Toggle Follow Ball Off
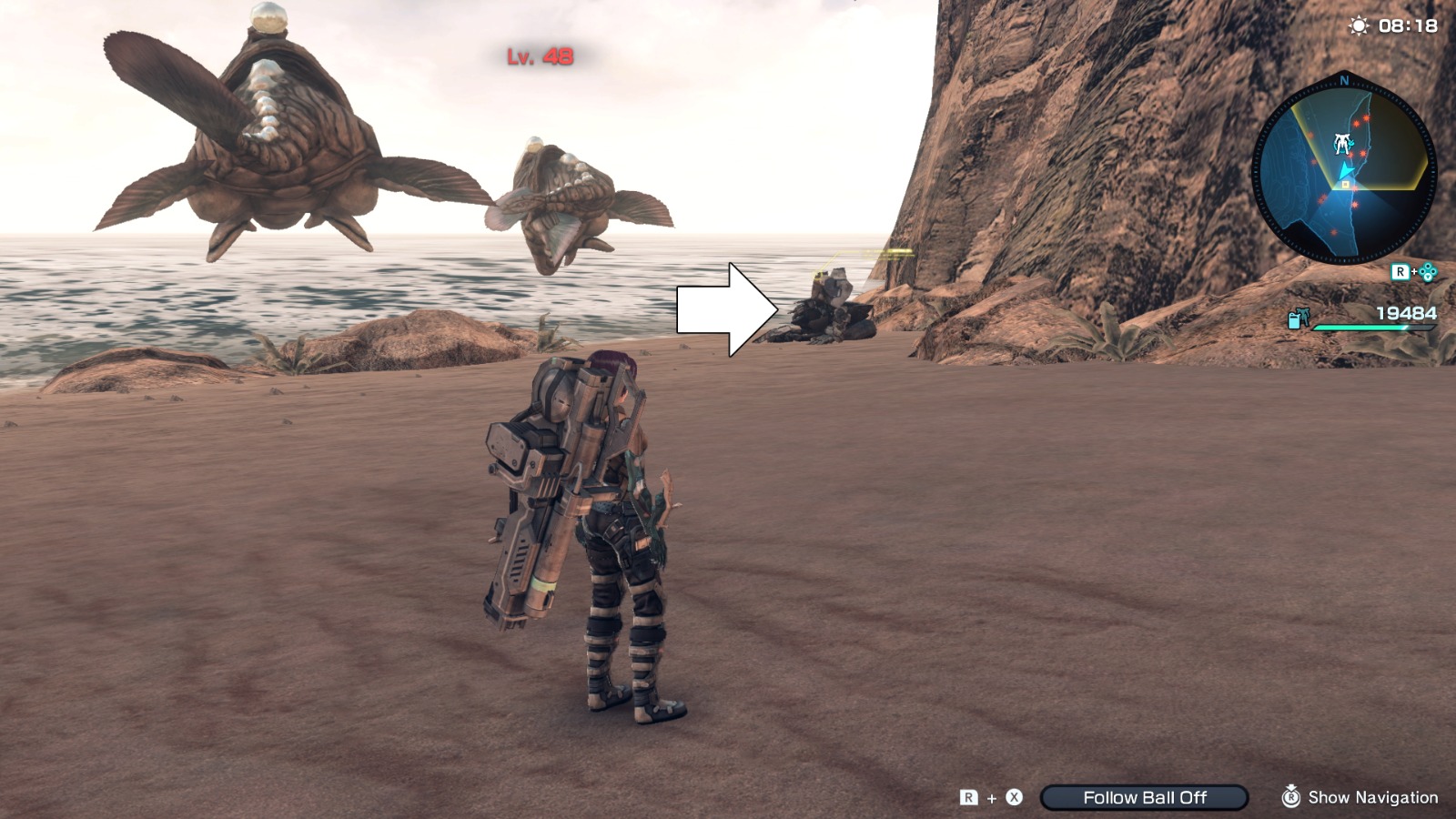 [x=1146, y=796]
